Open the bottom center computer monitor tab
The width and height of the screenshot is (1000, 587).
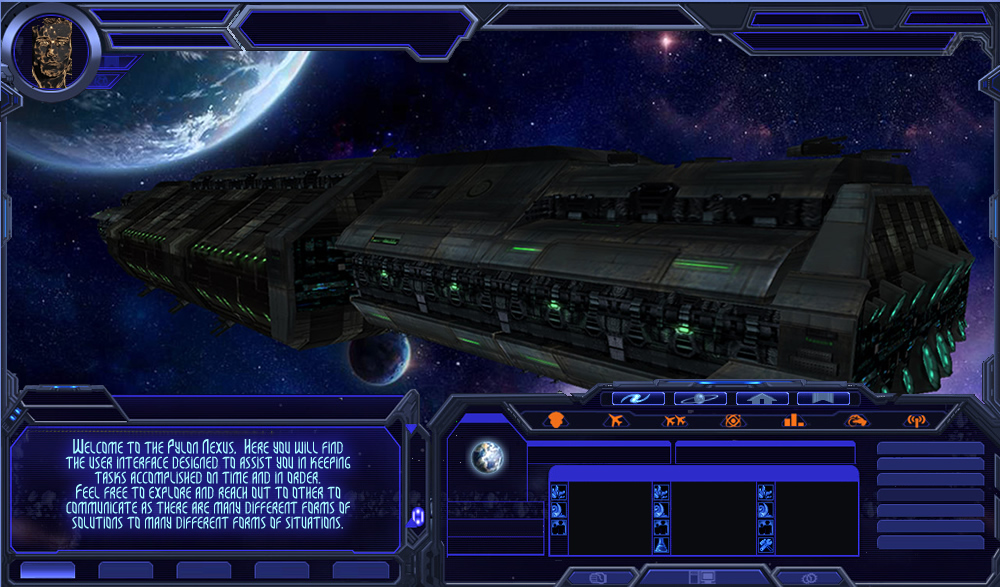pos(703,577)
